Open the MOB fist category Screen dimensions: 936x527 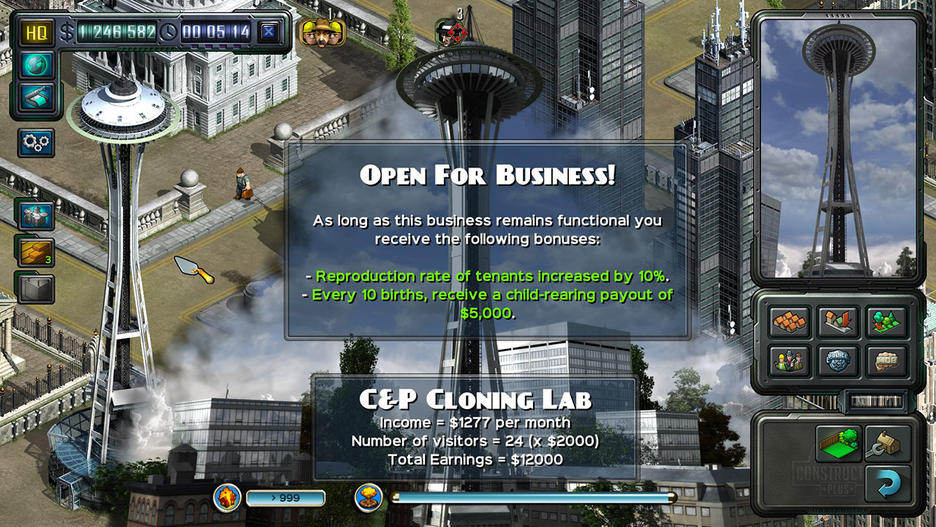886,361
